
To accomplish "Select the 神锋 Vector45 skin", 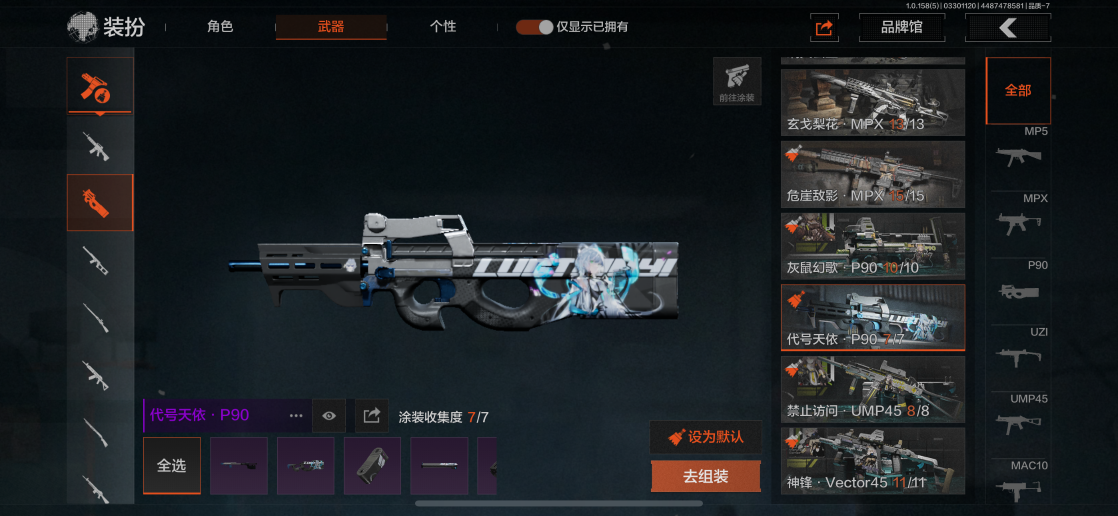I will (873, 461).
